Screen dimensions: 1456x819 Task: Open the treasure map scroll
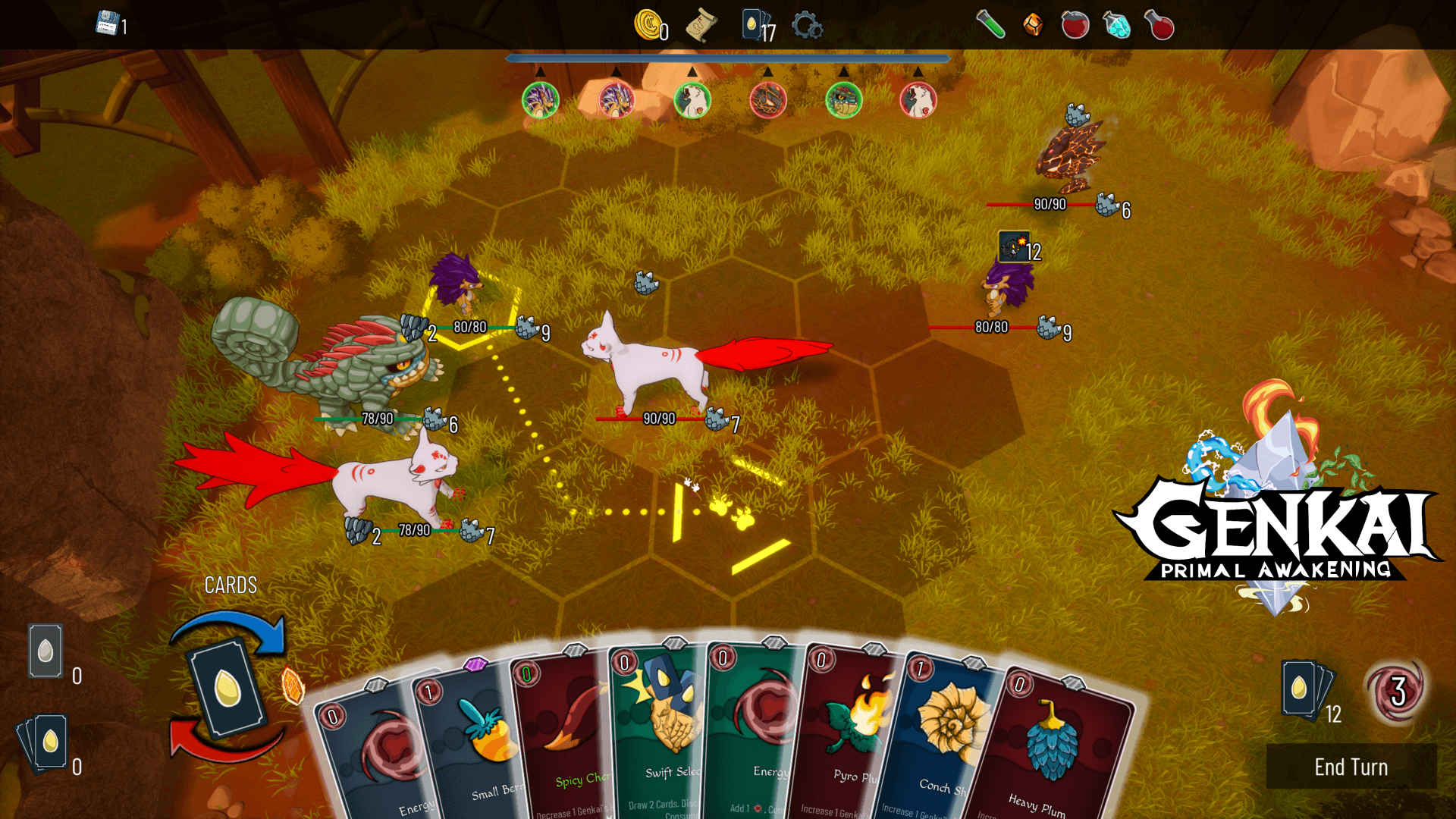(701, 27)
